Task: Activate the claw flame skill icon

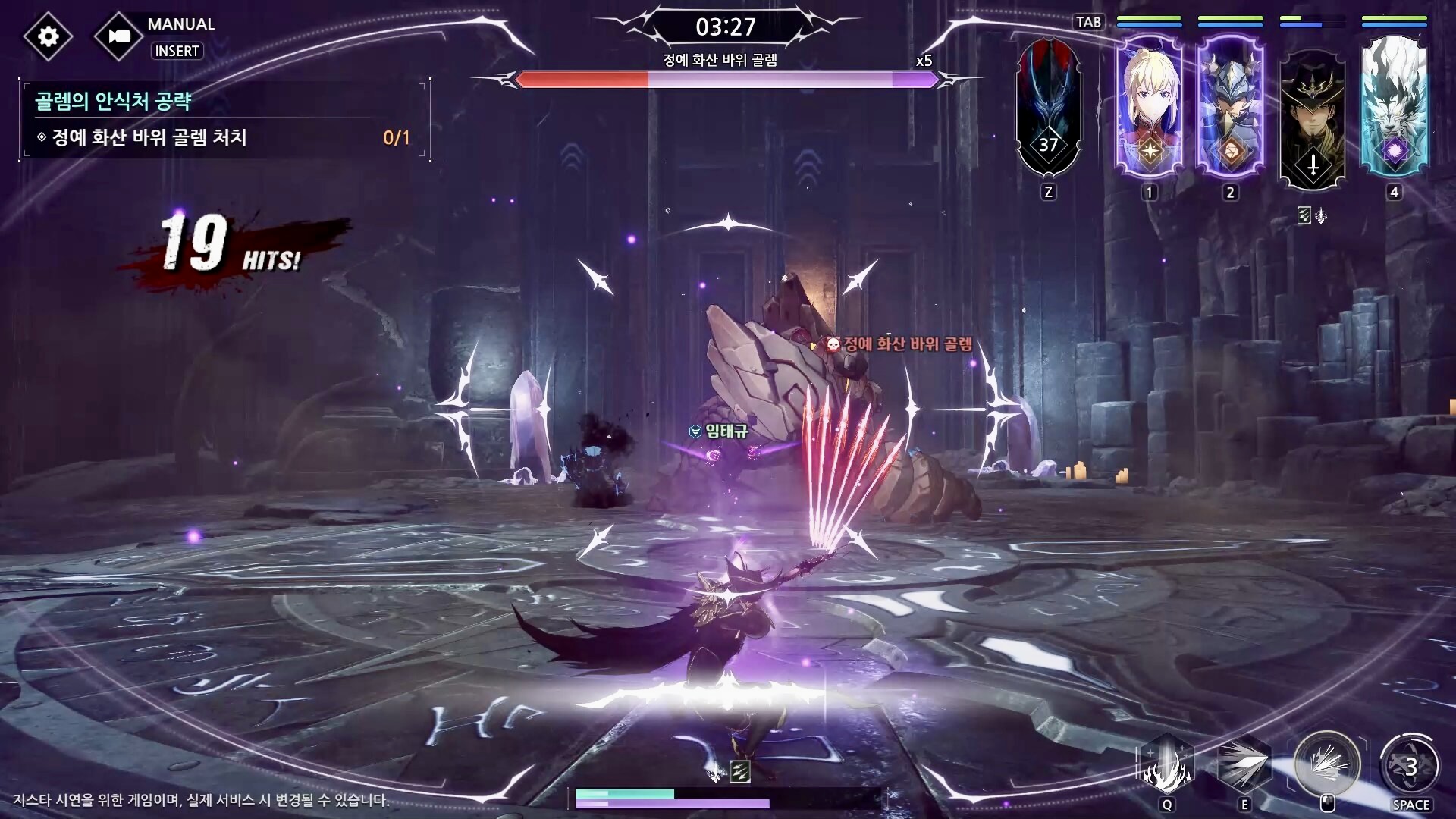Action: click(x=1166, y=764)
